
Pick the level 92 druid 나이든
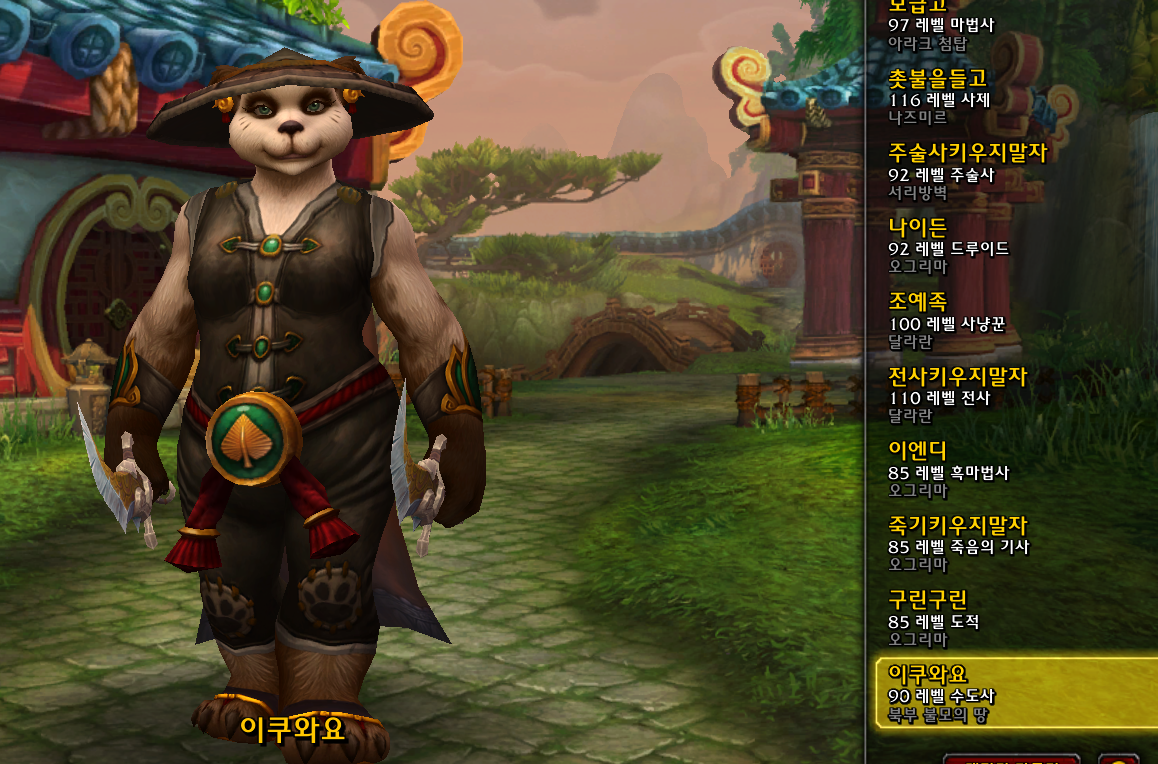(1010, 246)
